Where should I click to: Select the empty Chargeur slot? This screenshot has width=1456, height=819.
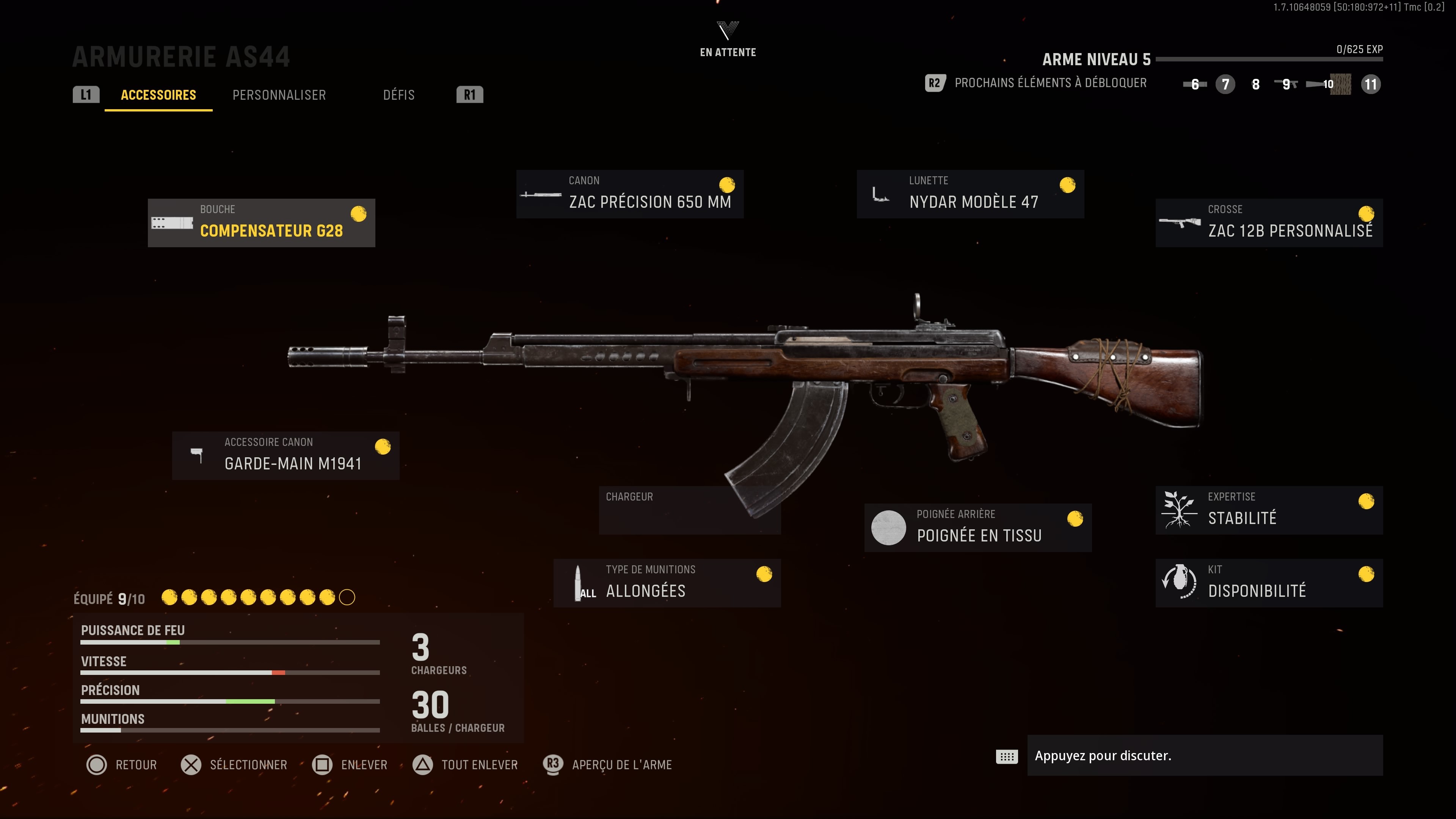click(690, 510)
